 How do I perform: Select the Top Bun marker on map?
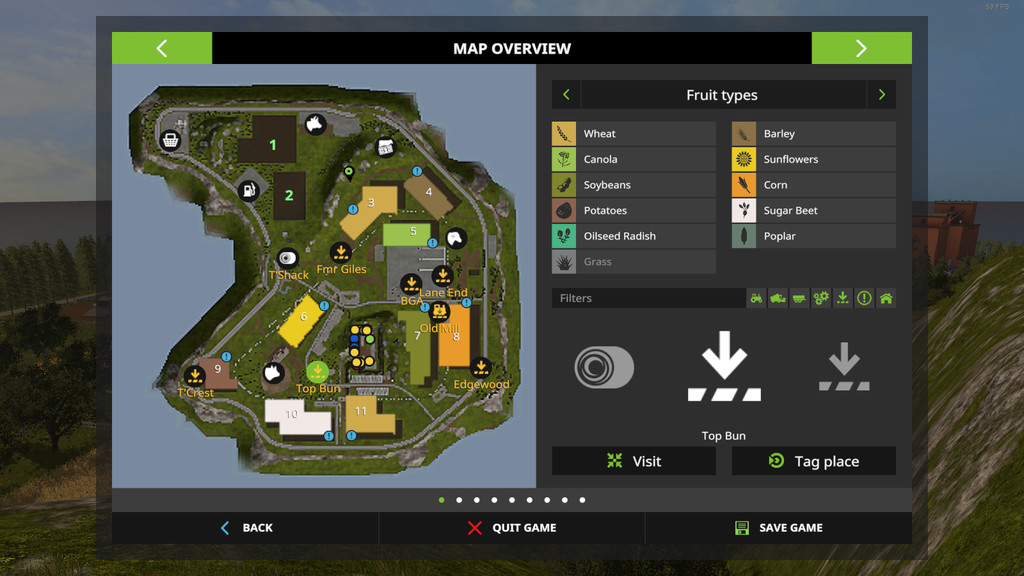(x=318, y=372)
